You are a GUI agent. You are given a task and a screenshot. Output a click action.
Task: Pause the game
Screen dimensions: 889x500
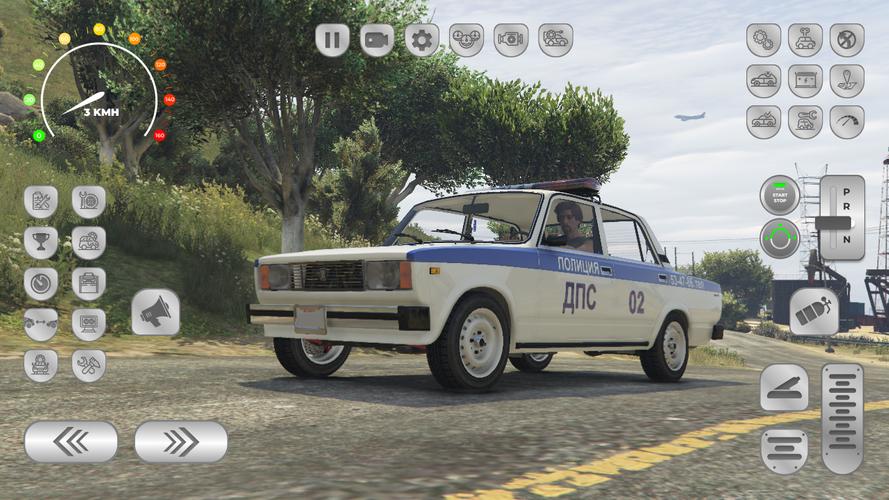click(x=332, y=40)
